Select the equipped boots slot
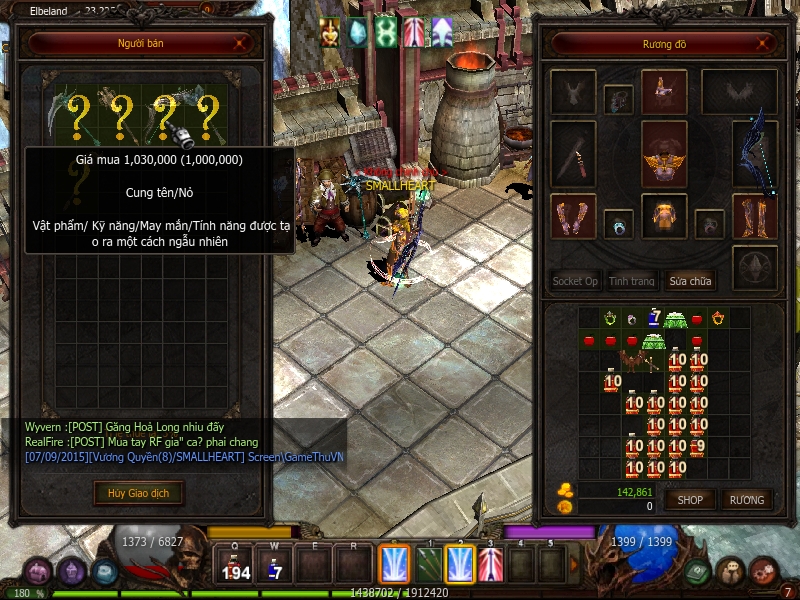The image size is (800, 600). (755, 216)
